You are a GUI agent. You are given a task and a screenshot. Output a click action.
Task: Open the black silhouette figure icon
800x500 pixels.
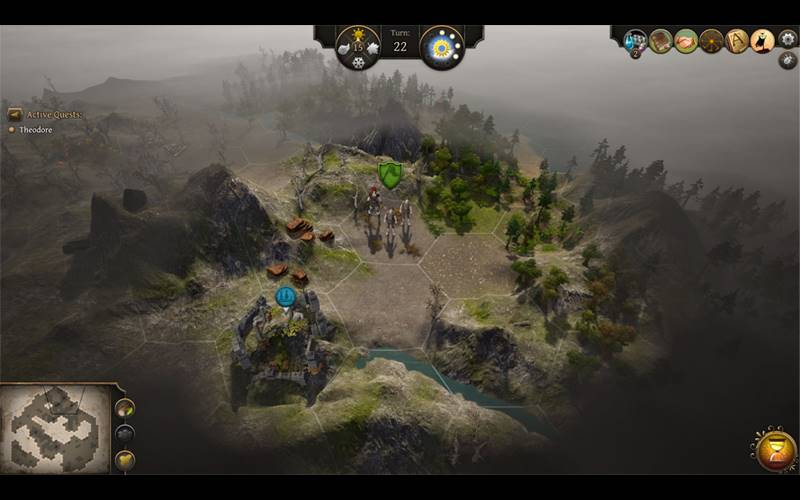pos(762,41)
